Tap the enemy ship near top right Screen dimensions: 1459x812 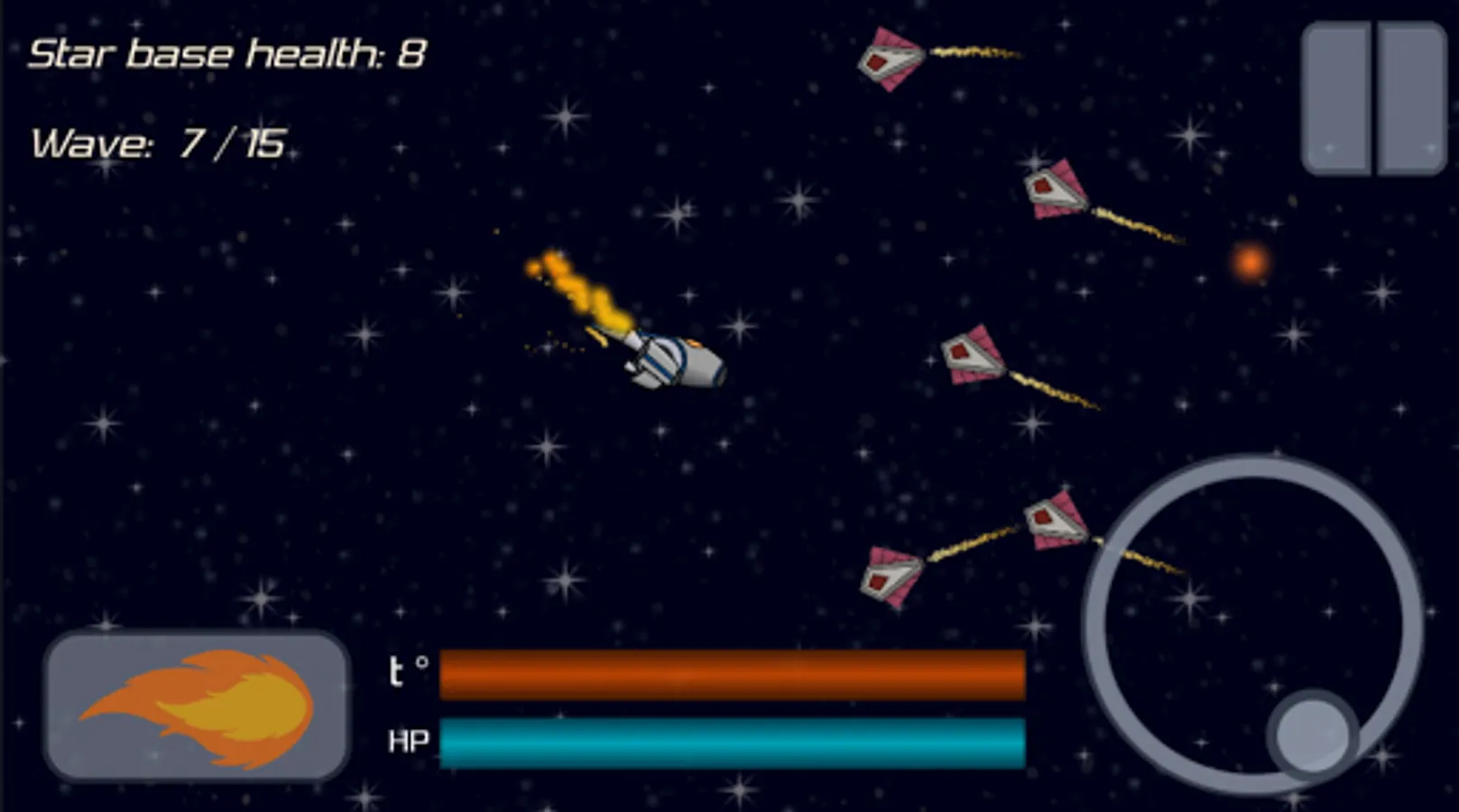889,59
